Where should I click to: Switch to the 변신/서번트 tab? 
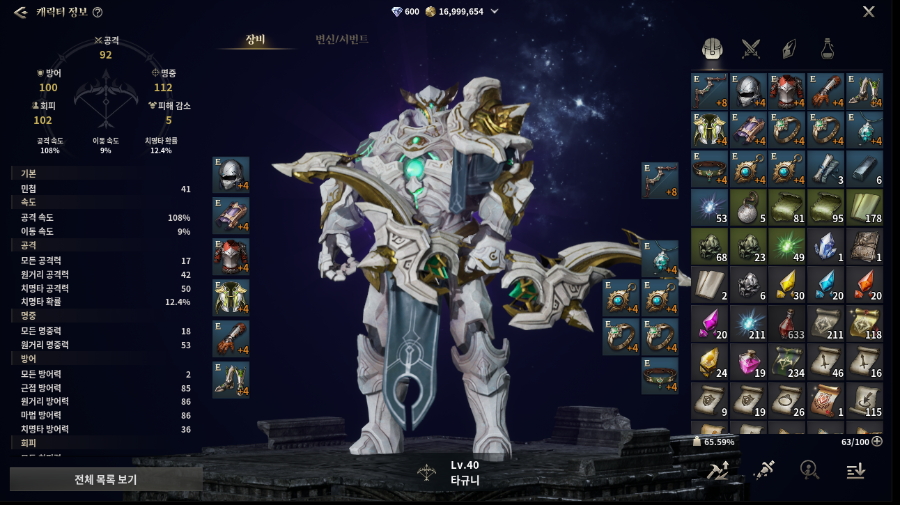point(342,39)
